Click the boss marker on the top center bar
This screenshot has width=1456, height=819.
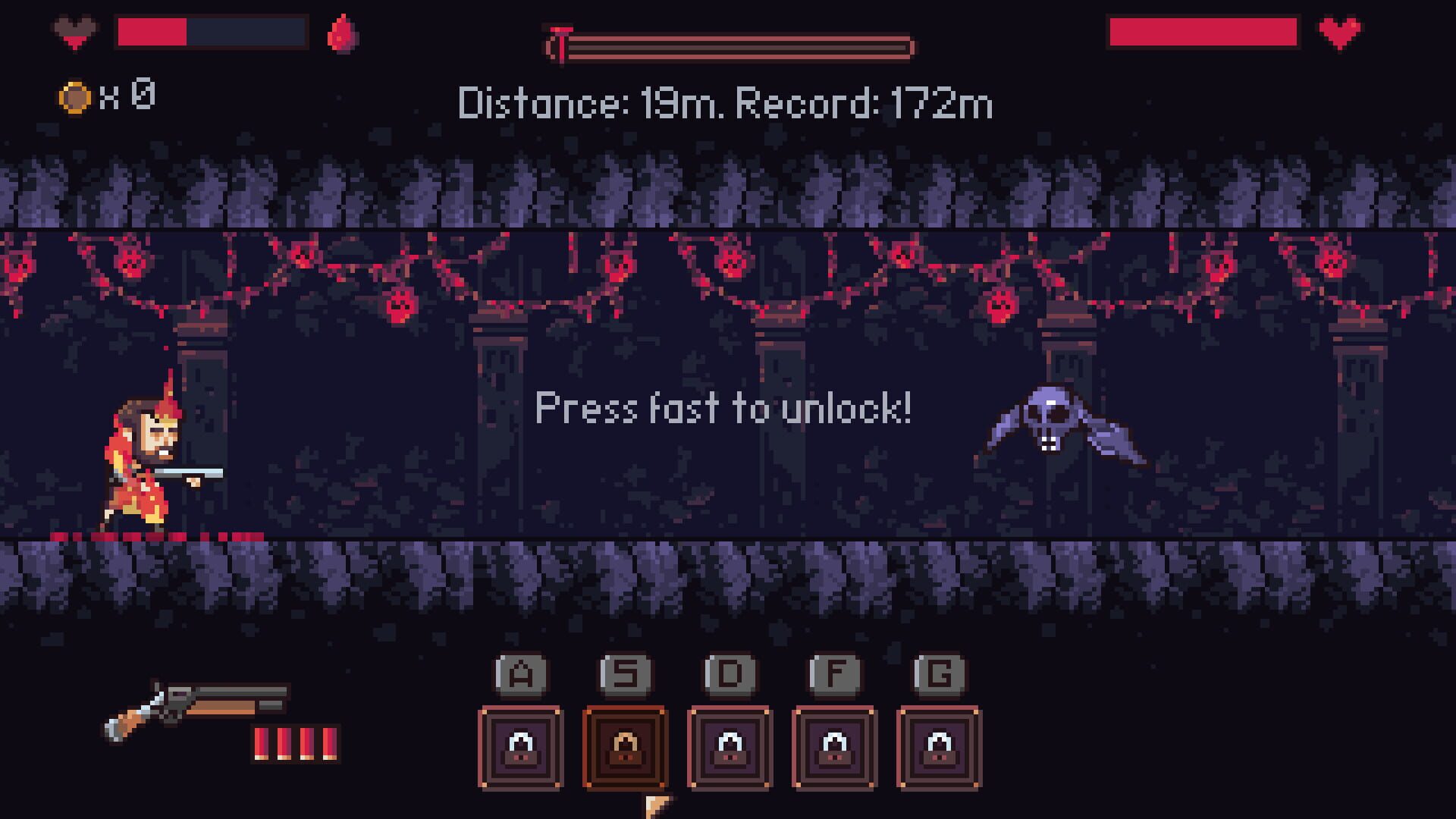coord(561,42)
